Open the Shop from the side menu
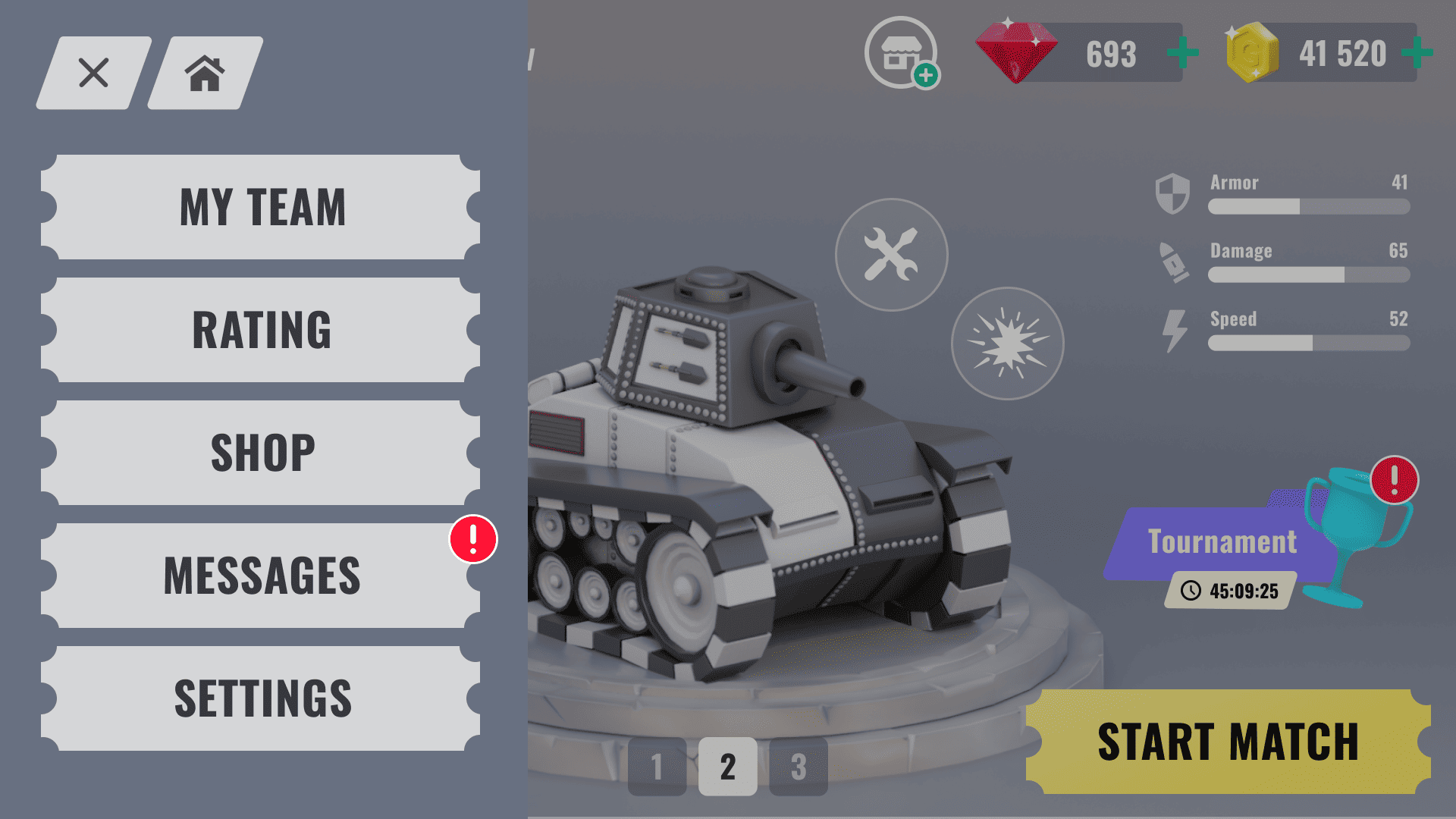1456x819 pixels. [x=262, y=453]
